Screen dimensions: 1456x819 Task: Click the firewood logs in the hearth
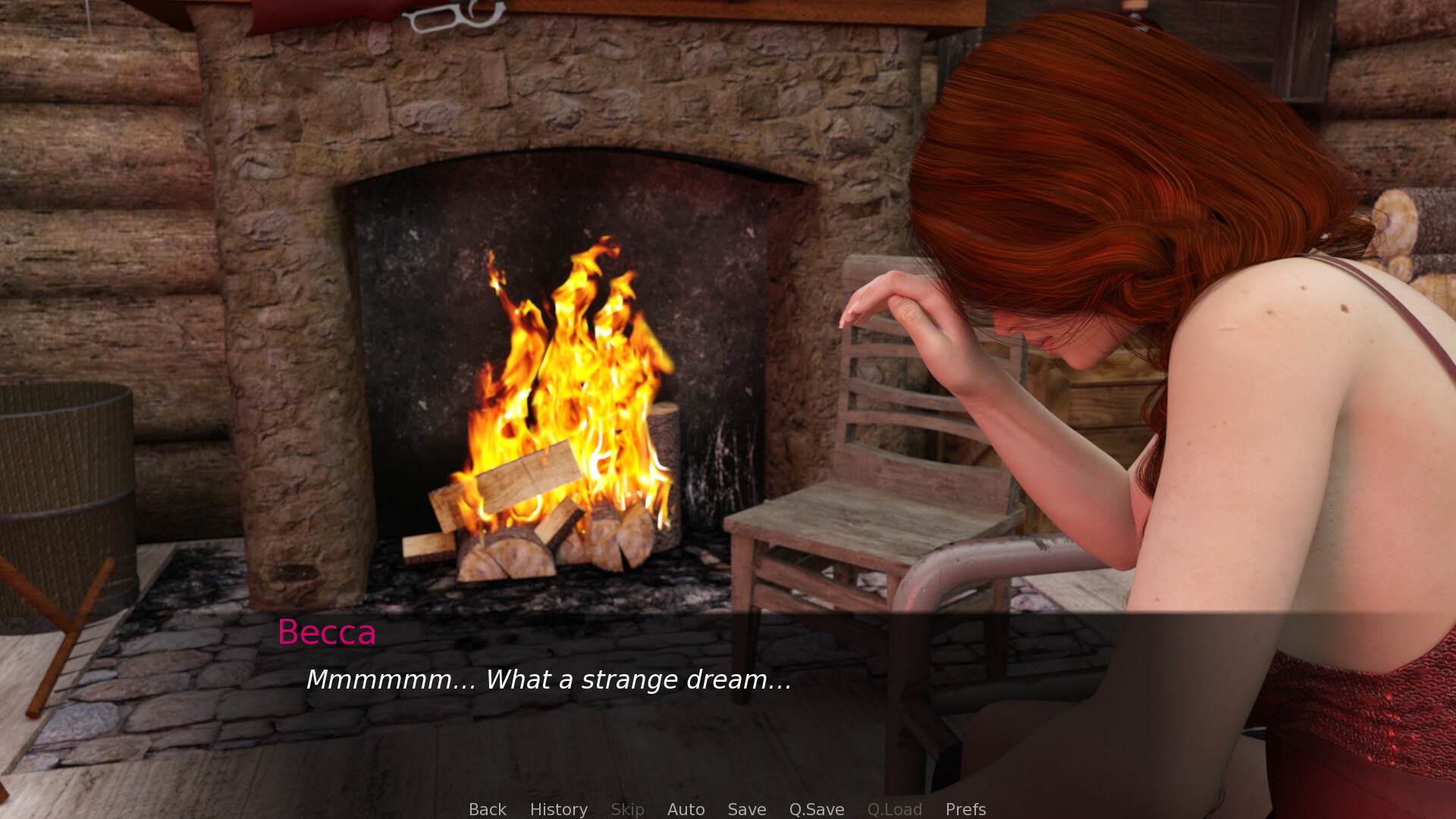pos(531,546)
